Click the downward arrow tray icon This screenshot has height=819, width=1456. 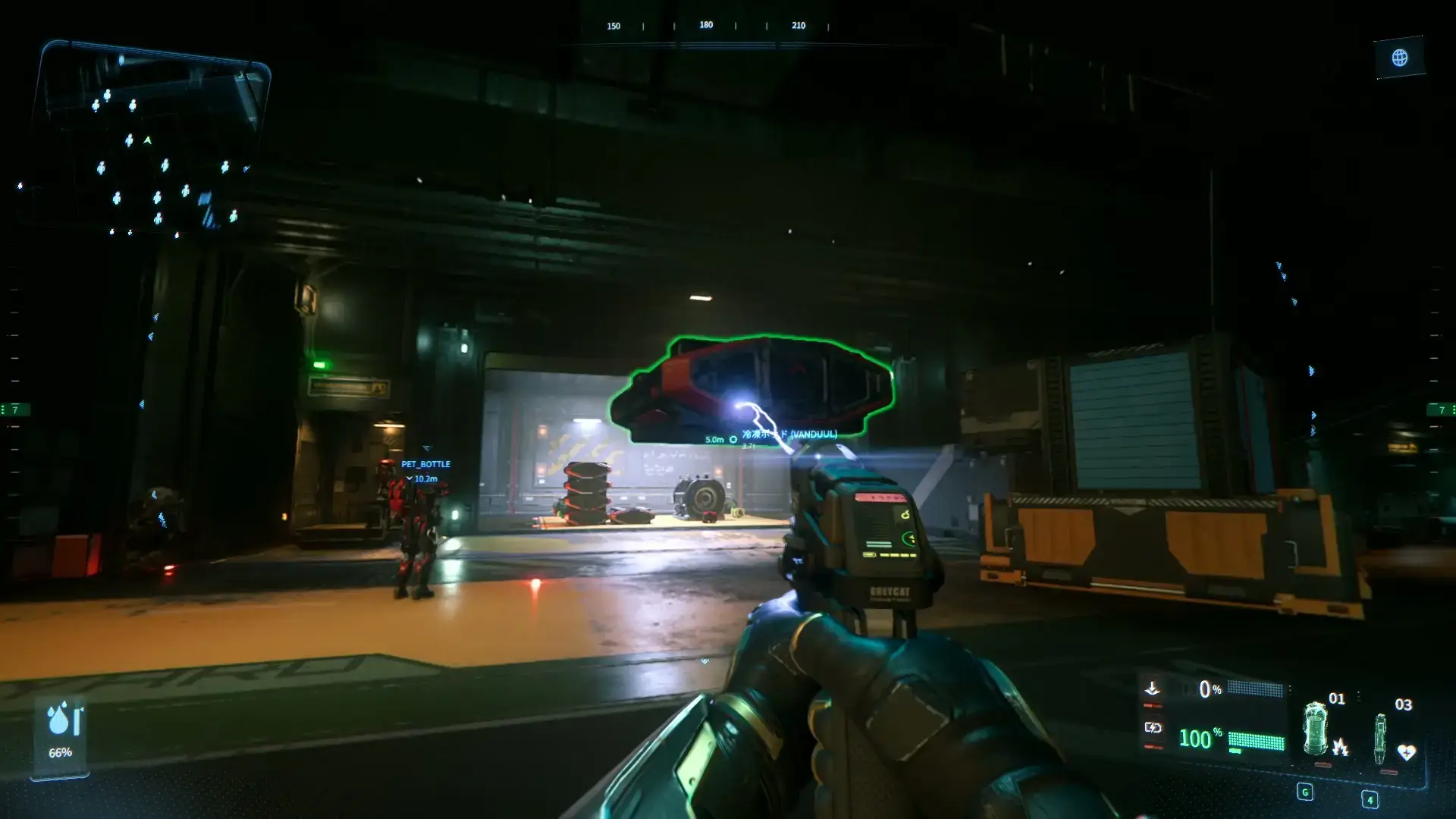coord(1152,689)
